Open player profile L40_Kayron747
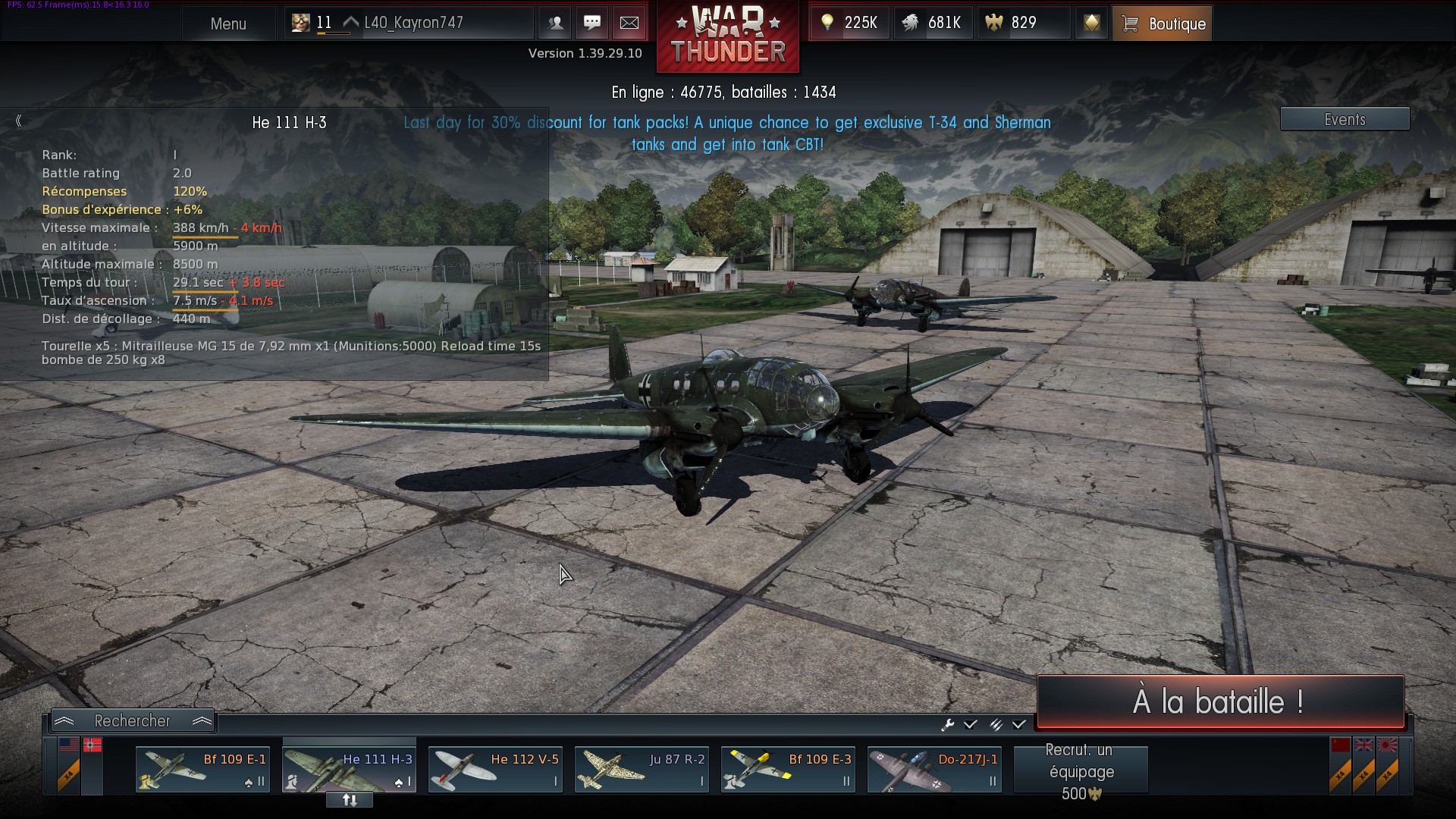 413,23
